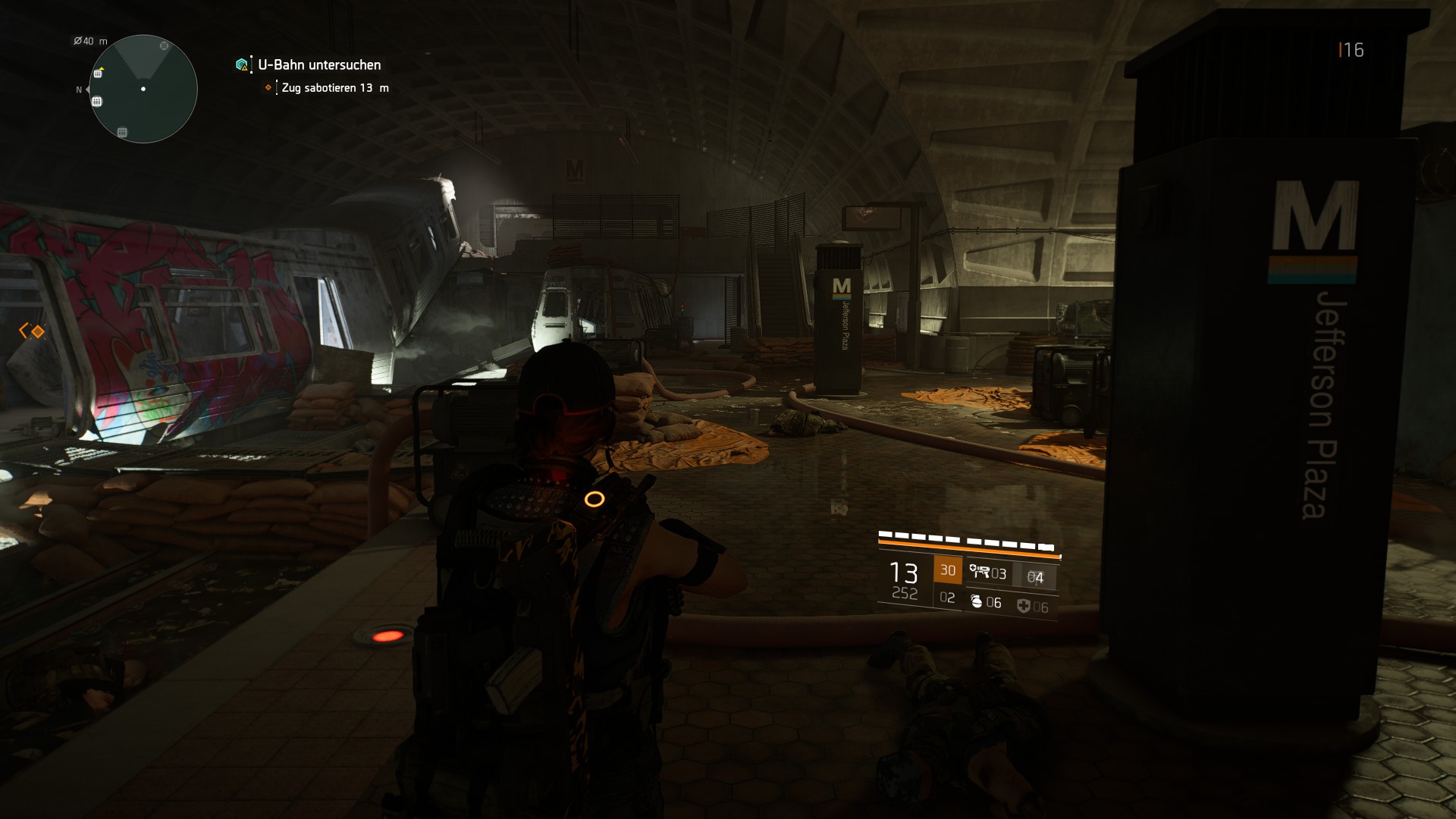
Task: Toggle the player position dot on the minimap
Action: 143,89
